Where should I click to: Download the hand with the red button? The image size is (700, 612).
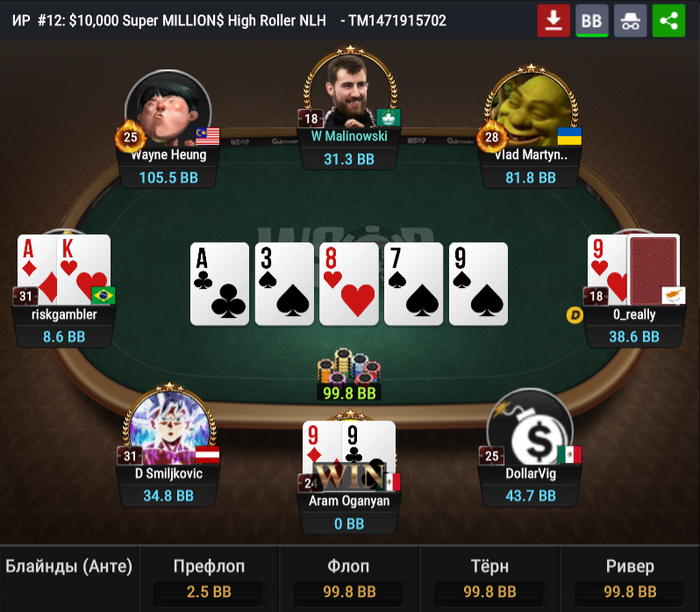coord(553,20)
